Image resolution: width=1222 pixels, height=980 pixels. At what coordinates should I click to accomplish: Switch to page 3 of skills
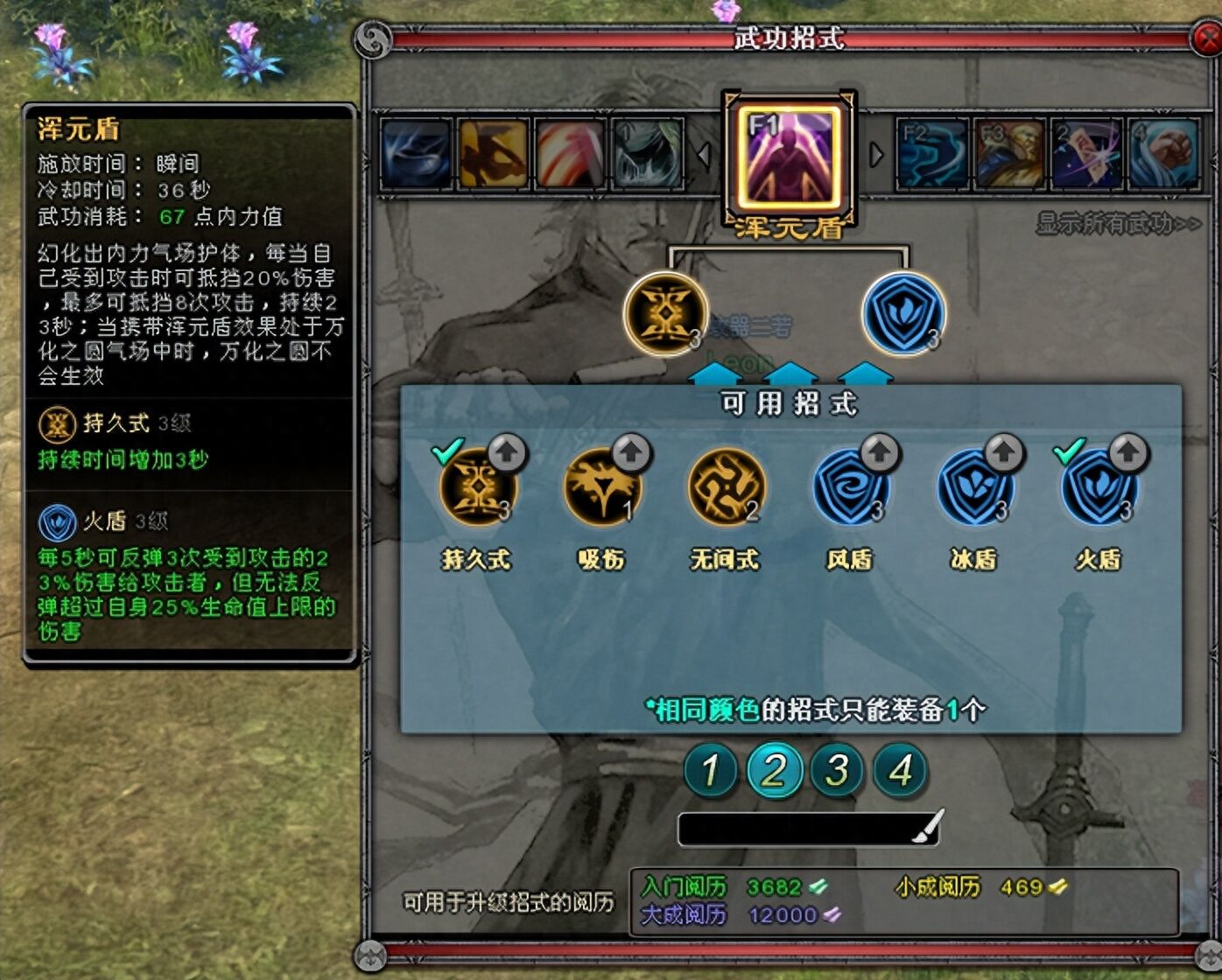(x=837, y=770)
